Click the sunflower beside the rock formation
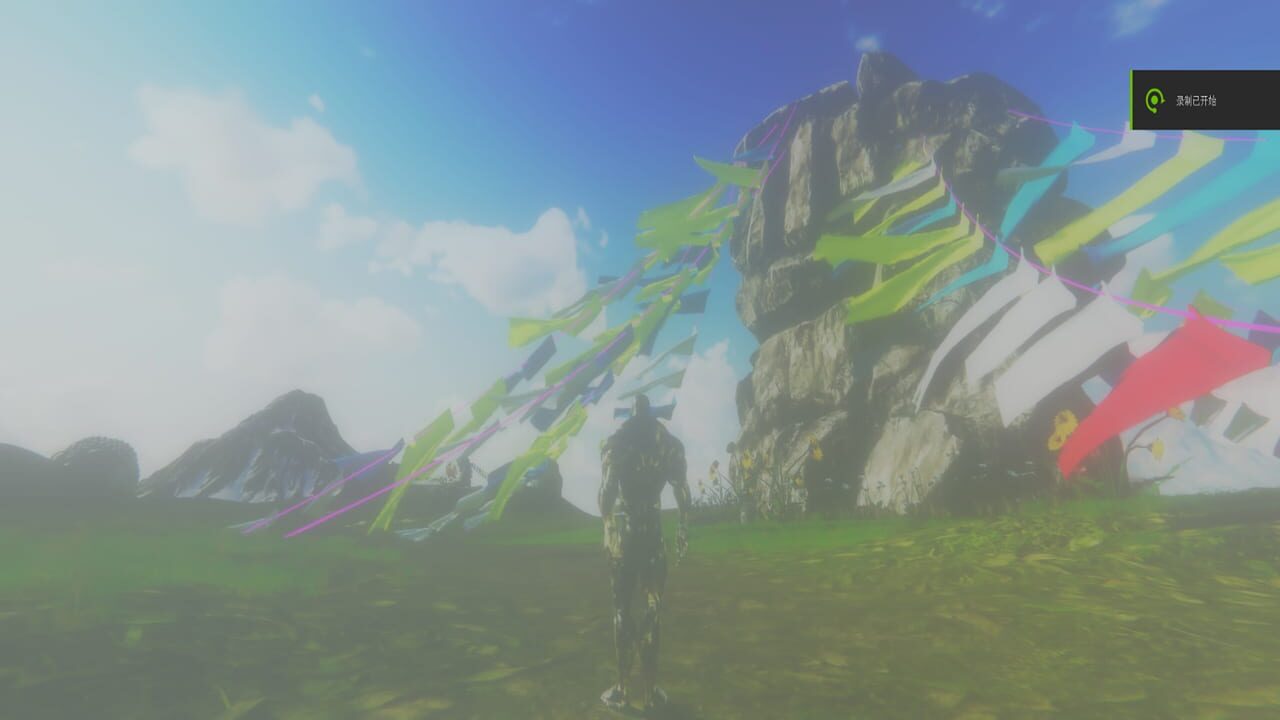The height and width of the screenshot is (720, 1280). coord(1060,430)
